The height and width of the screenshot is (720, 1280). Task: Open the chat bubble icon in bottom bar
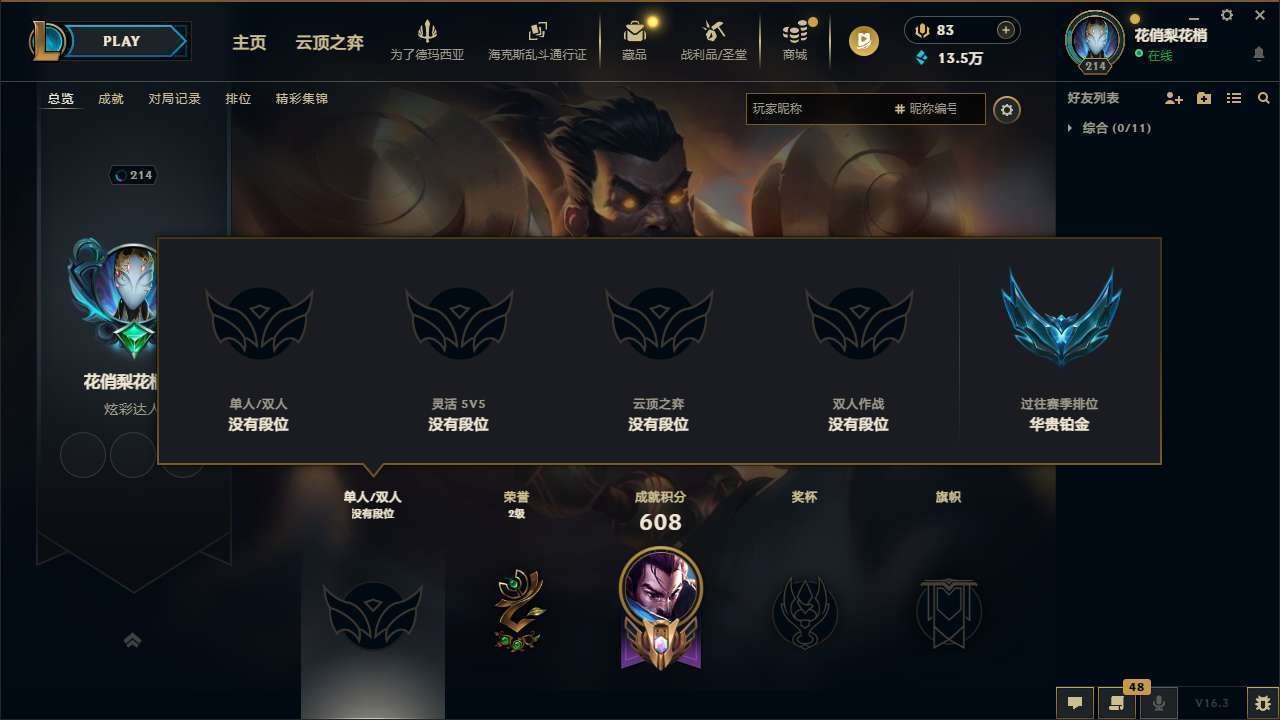click(x=1074, y=702)
